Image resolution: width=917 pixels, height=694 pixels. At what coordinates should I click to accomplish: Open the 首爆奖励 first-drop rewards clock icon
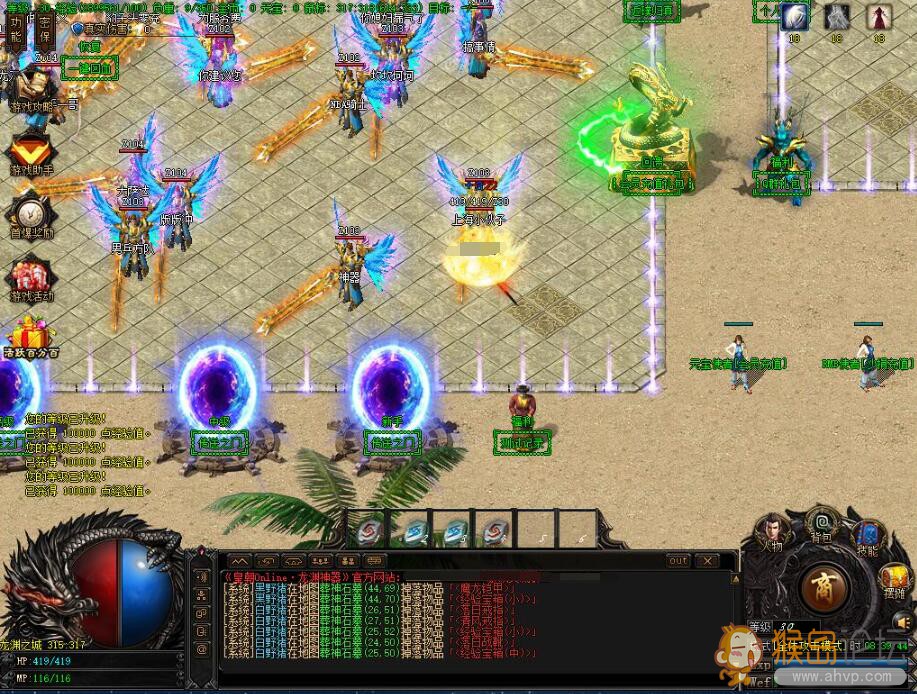[31, 212]
